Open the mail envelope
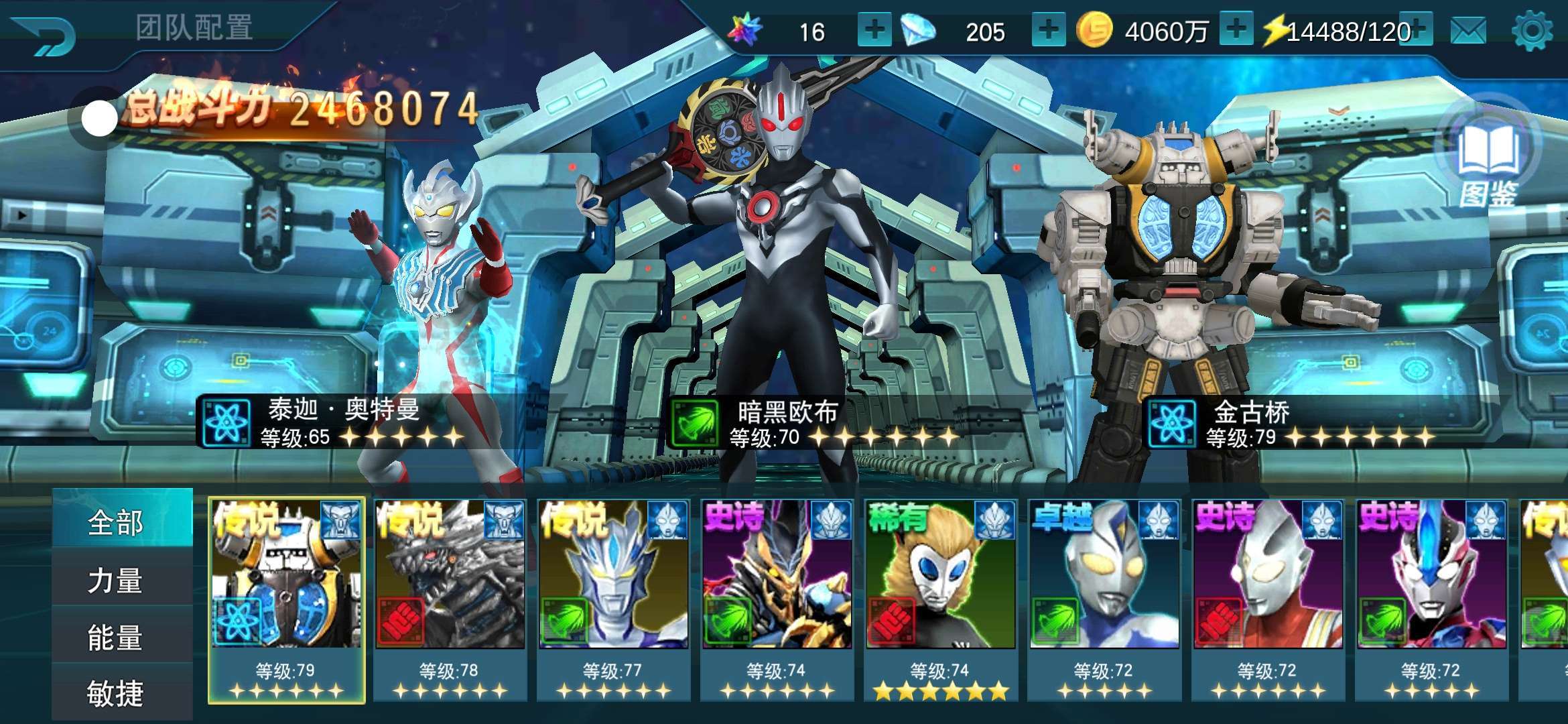 [x=1467, y=31]
